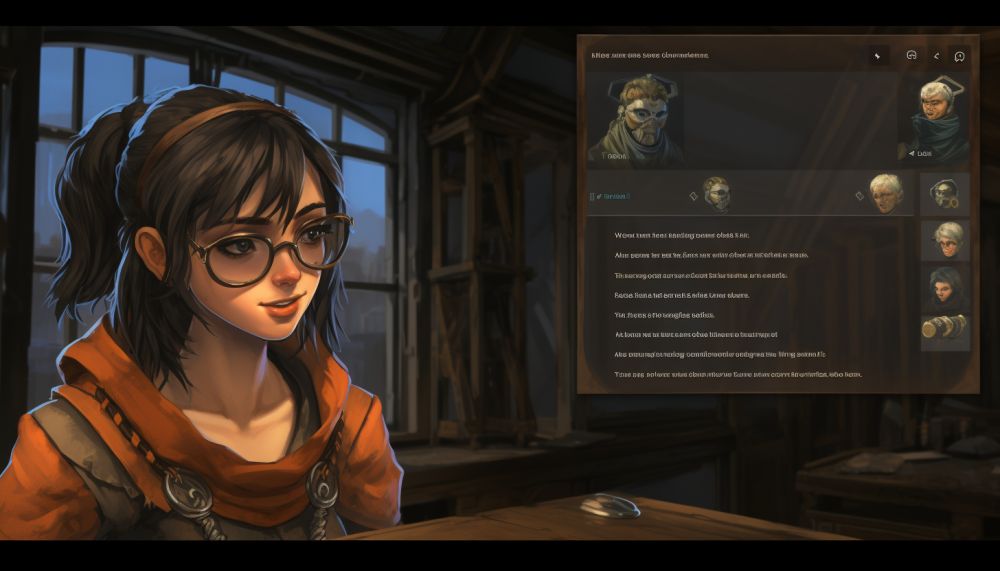Click the lightning bolt button in panel header
1000x571 pixels.
click(x=877, y=56)
